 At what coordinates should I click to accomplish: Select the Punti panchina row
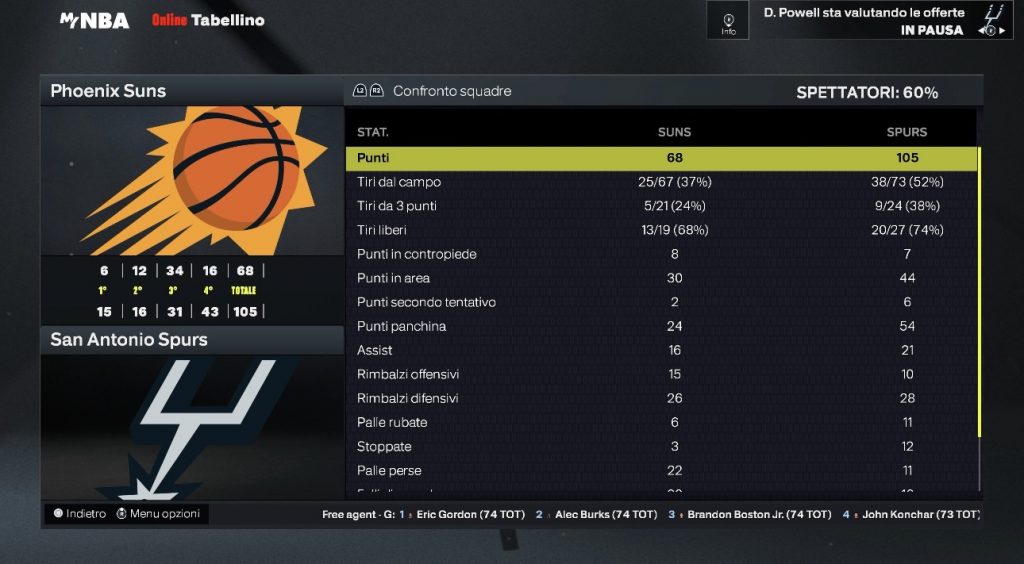pos(661,326)
